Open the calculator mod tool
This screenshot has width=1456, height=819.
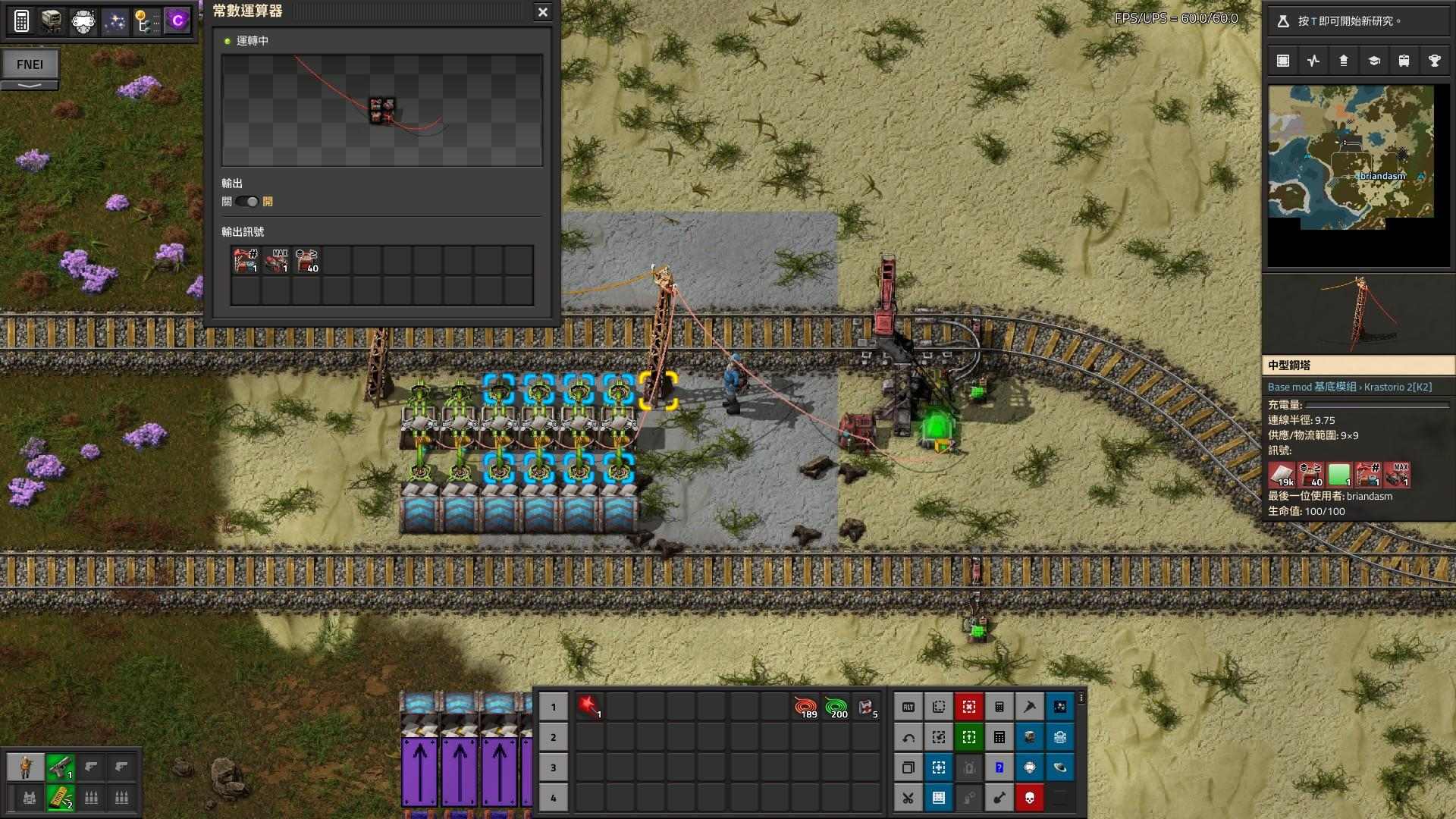tap(23, 20)
